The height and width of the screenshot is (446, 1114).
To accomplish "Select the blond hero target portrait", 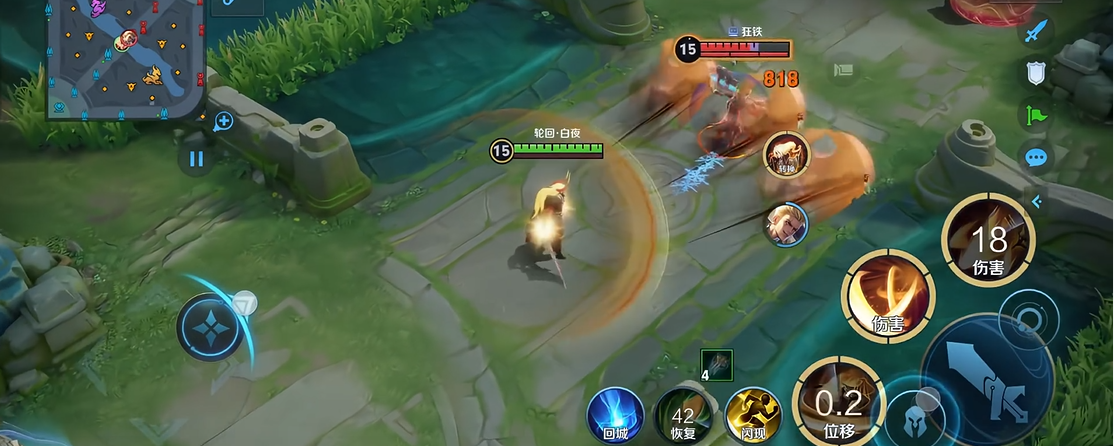I will pos(785,222).
